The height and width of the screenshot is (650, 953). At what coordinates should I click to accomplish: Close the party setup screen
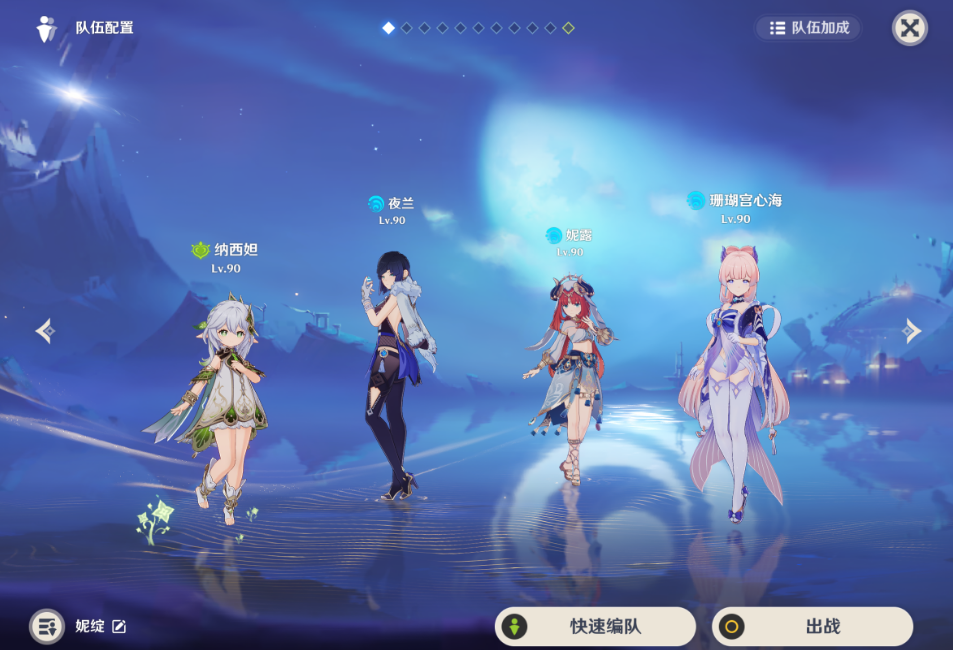(909, 28)
